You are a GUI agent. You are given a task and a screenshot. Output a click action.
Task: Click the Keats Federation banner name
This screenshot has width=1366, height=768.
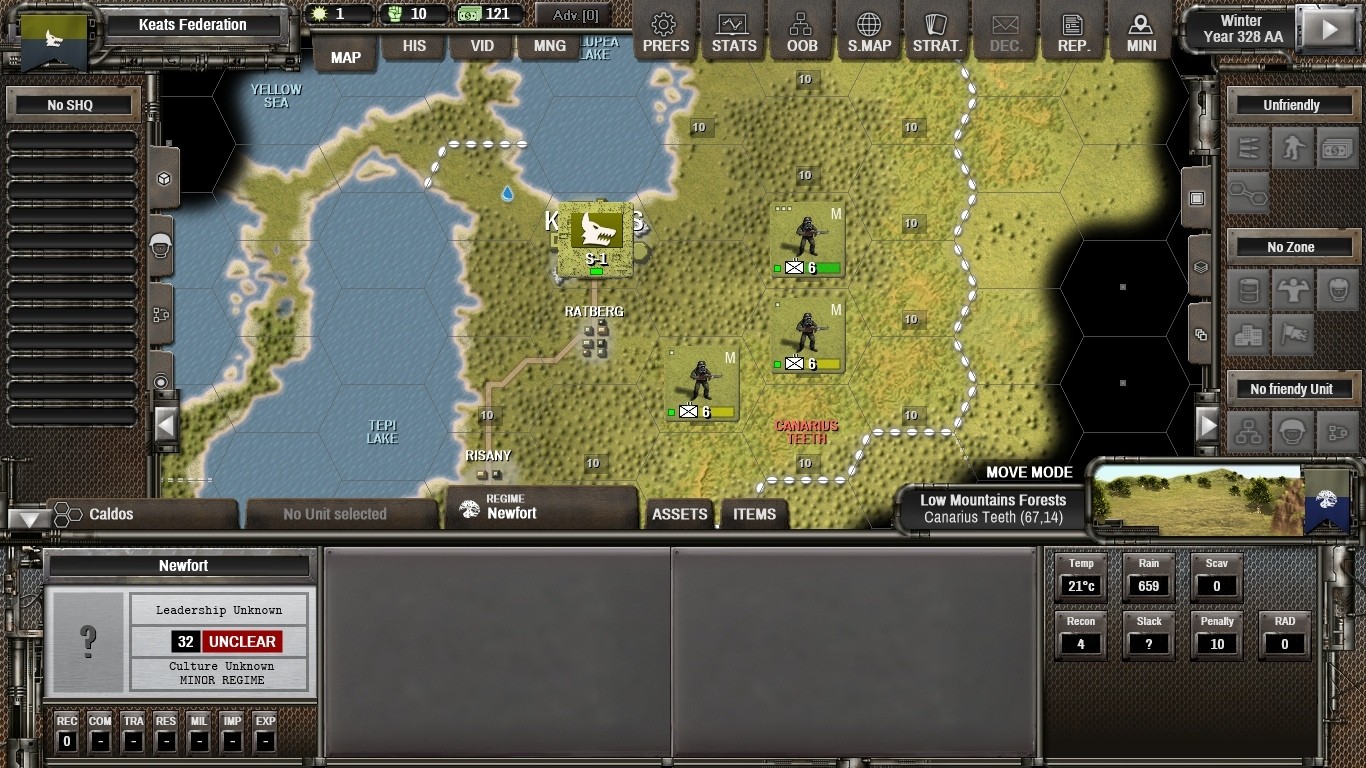point(193,25)
